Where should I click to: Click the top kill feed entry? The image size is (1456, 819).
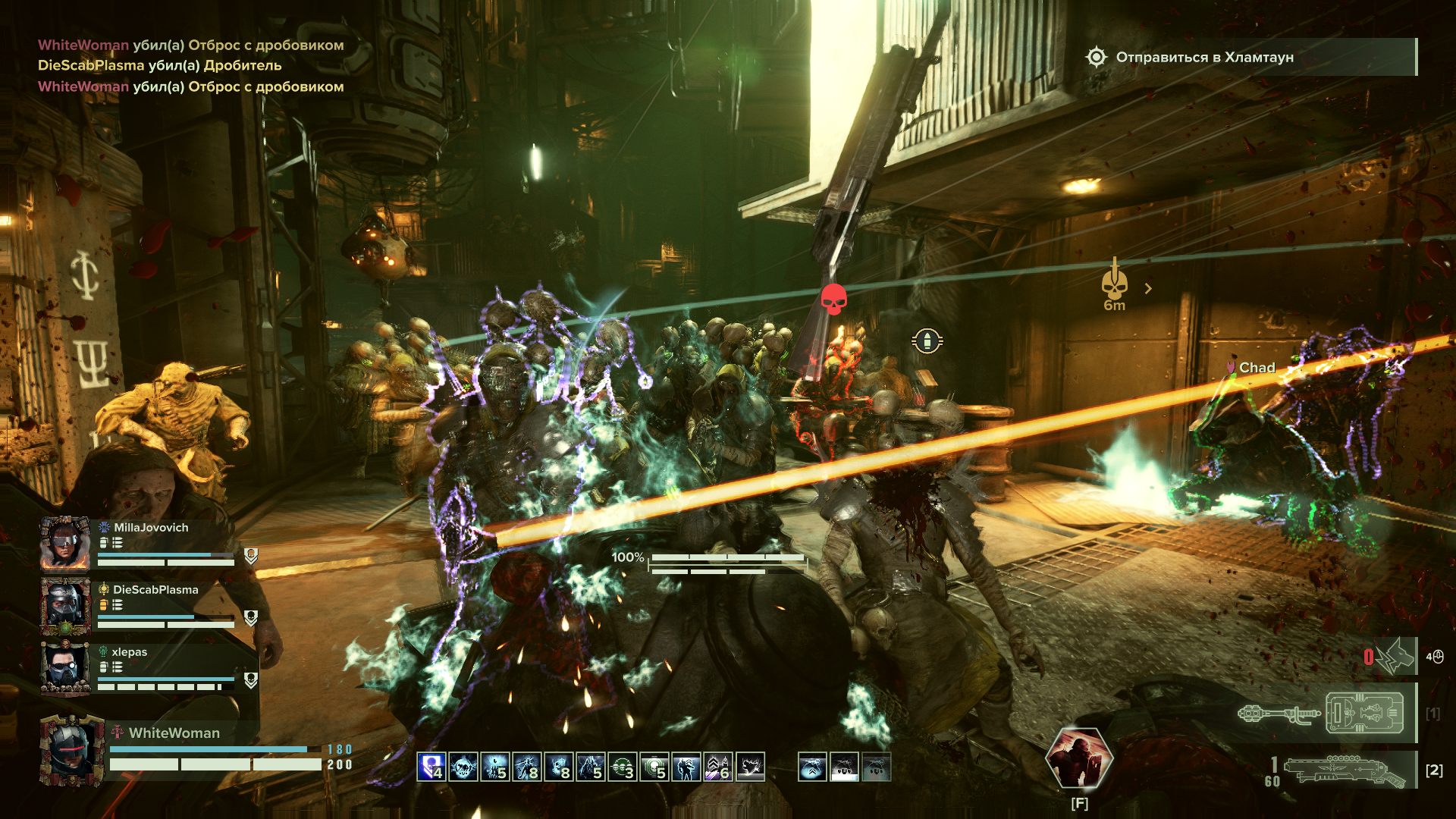pyautogui.click(x=190, y=45)
